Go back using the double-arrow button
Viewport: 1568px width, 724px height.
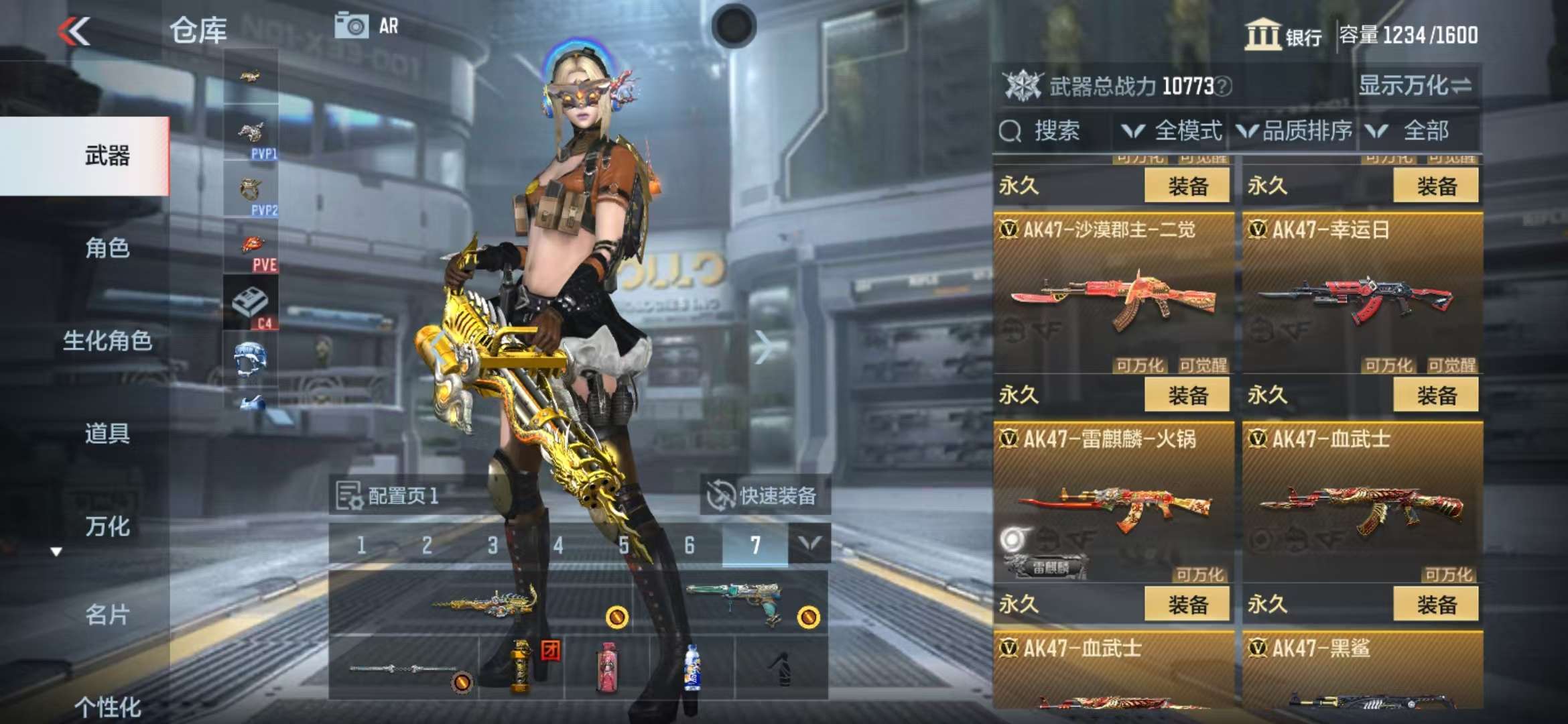[74, 31]
